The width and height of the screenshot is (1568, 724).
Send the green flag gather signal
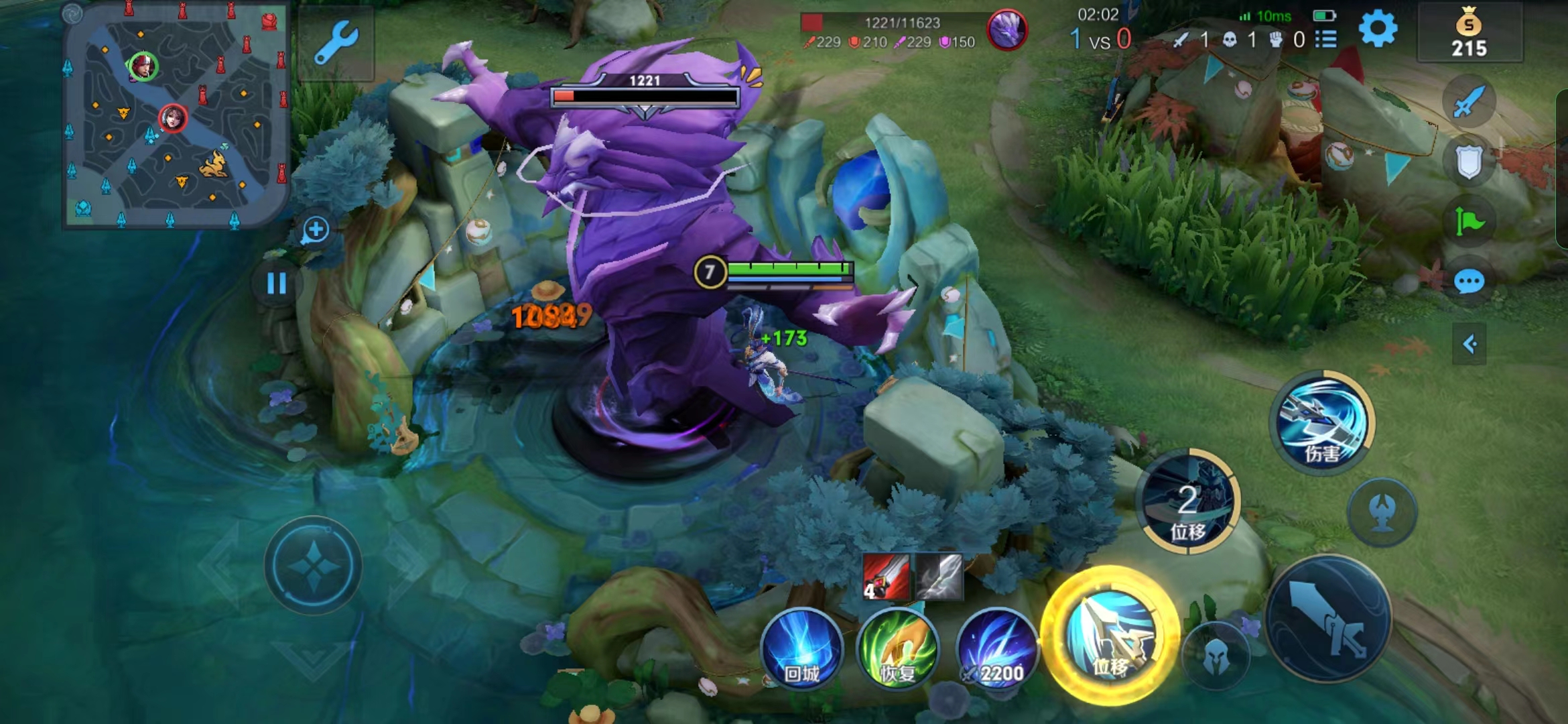(x=1469, y=221)
